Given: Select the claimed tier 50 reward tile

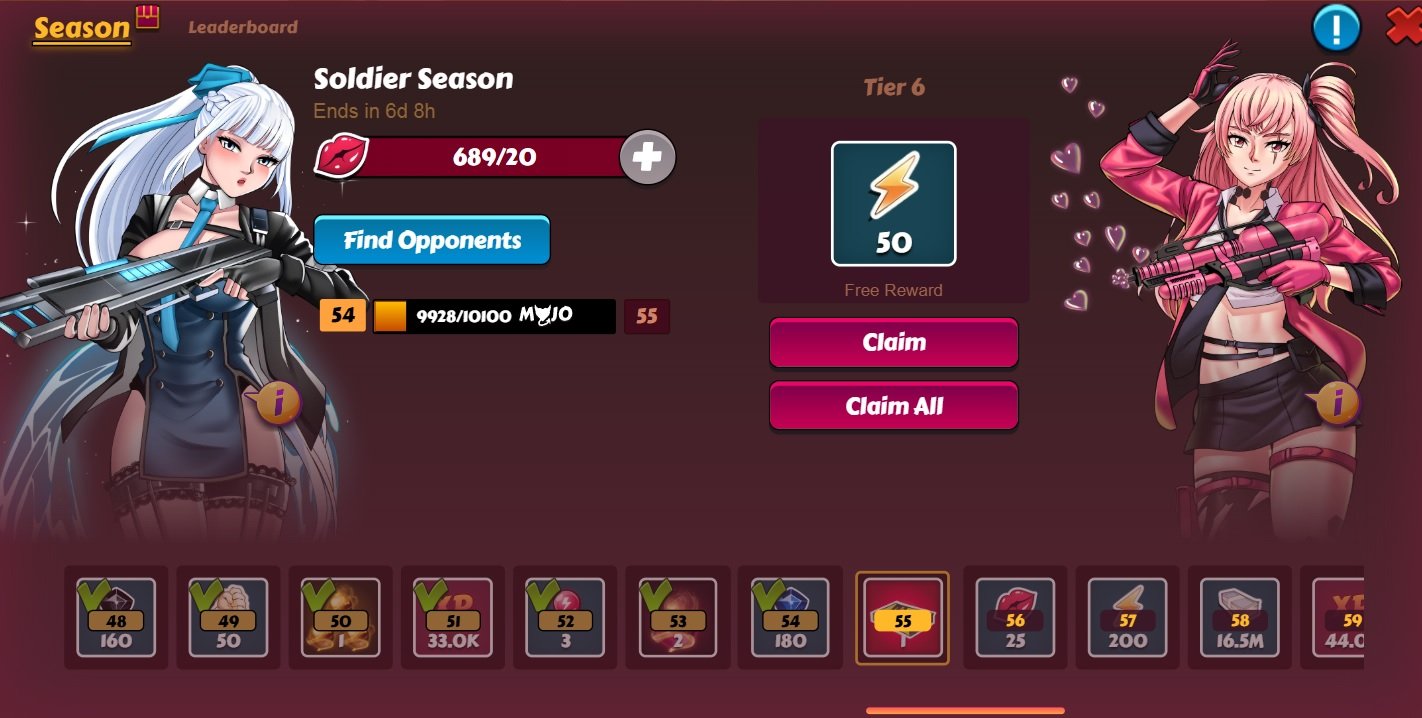Looking at the screenshot, I should click(x=341, y=618).
